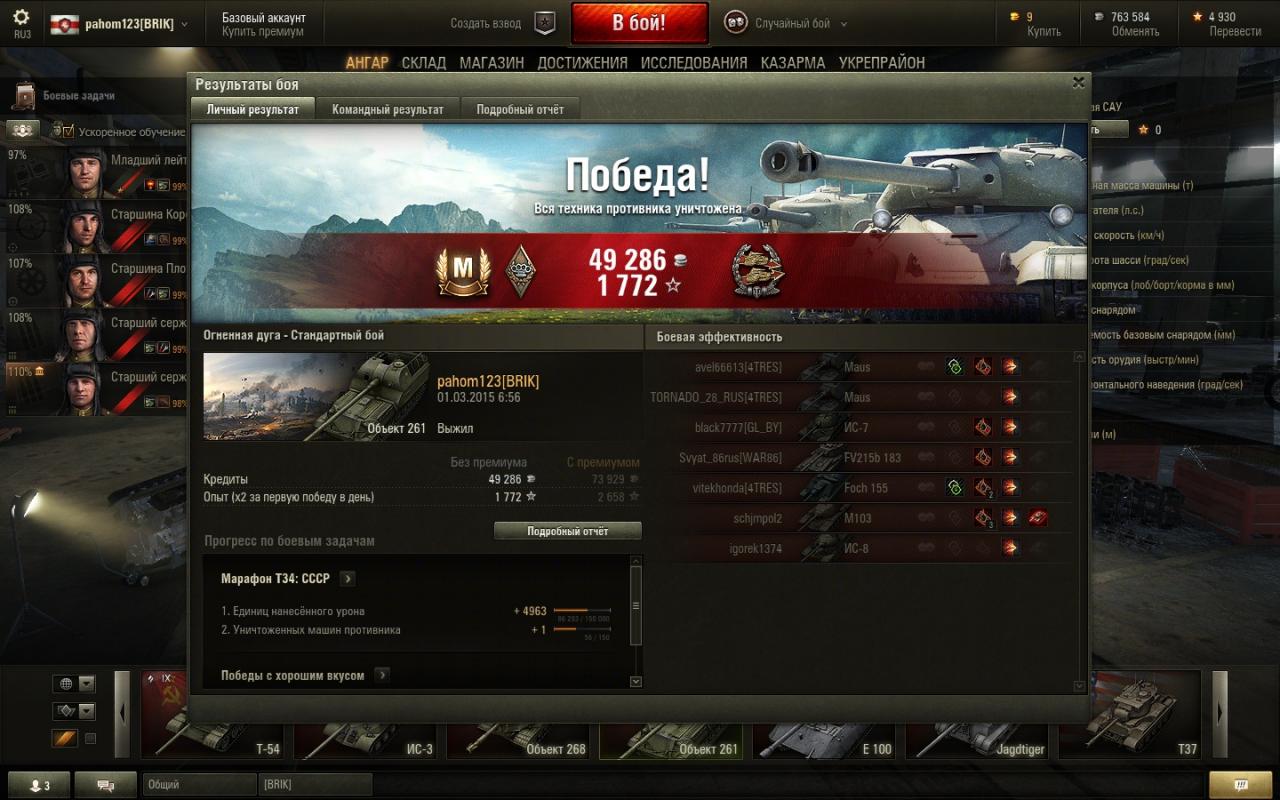Click the Подробный отчёт button below credits
Viewport: 1280px width, 800px height.
[567, 531]
